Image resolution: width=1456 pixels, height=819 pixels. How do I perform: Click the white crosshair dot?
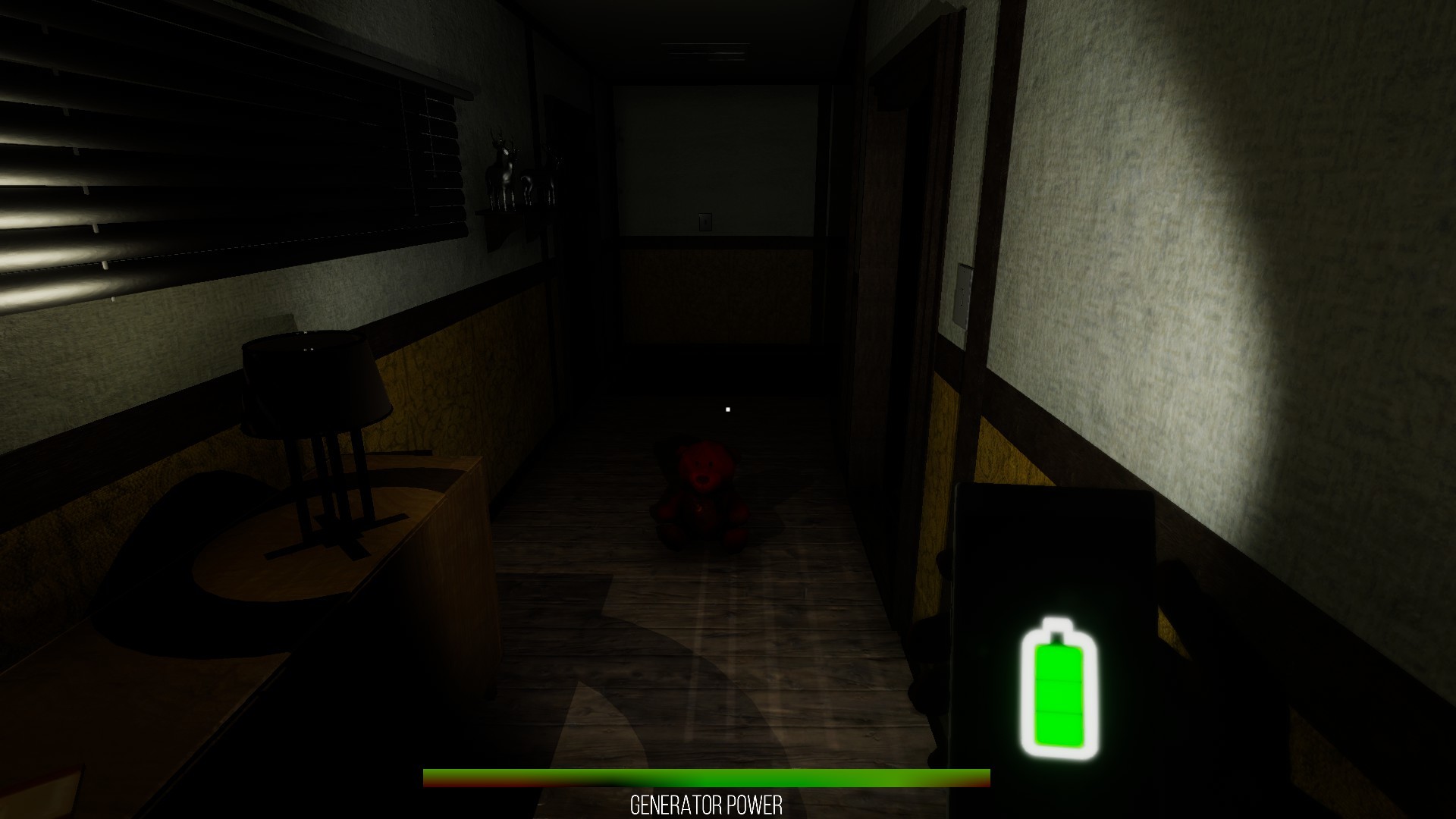[727, 408]
